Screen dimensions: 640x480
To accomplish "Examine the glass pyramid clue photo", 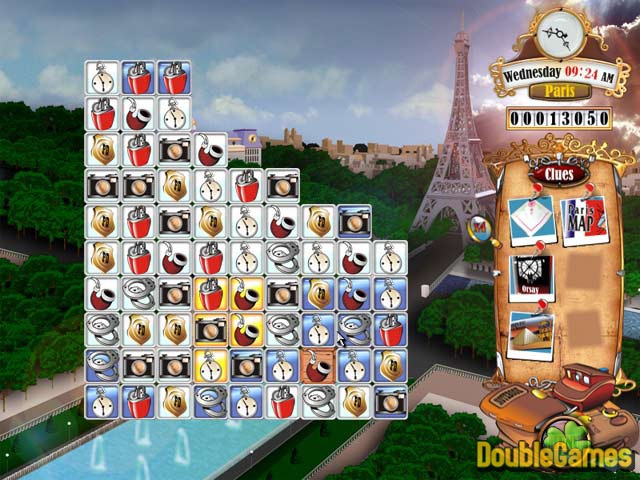I will click(x=531, y=333).
